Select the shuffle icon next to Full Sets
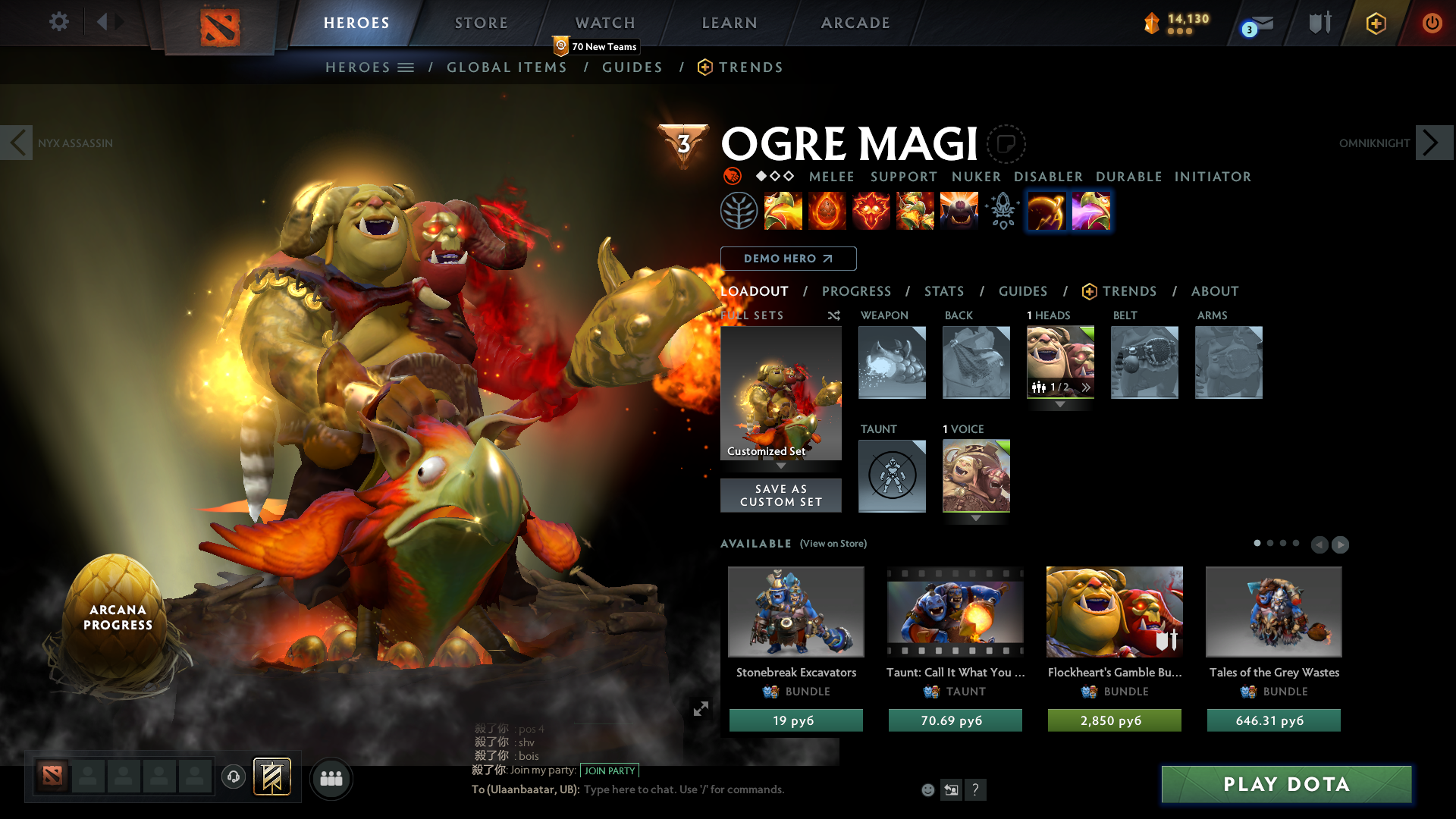Screen dimensions: 1456x819 (833, 315)
